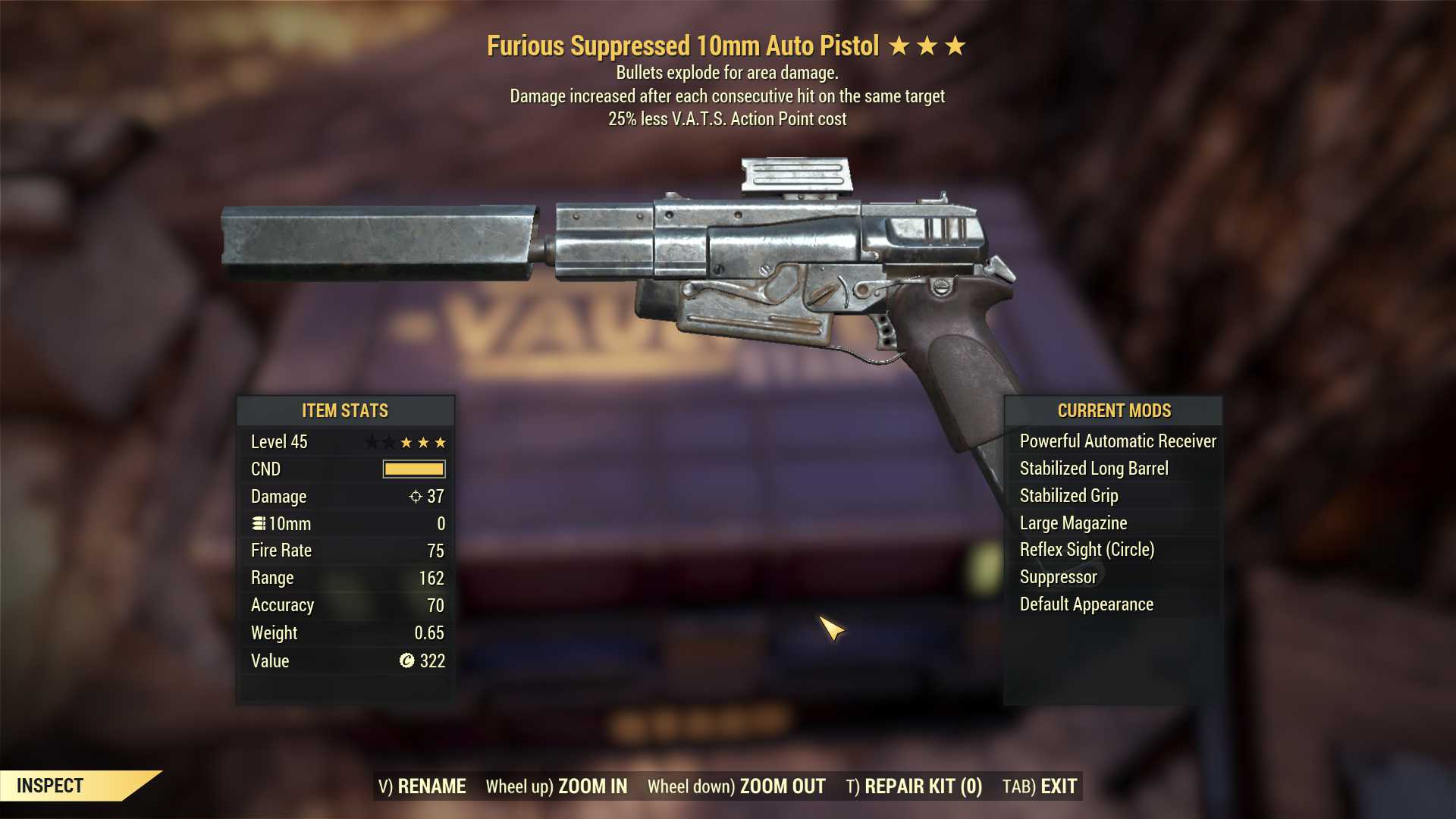Select ZOOM OUT on the weapon view
This screenshot has width=1456, height=819.
pos(736,786)
